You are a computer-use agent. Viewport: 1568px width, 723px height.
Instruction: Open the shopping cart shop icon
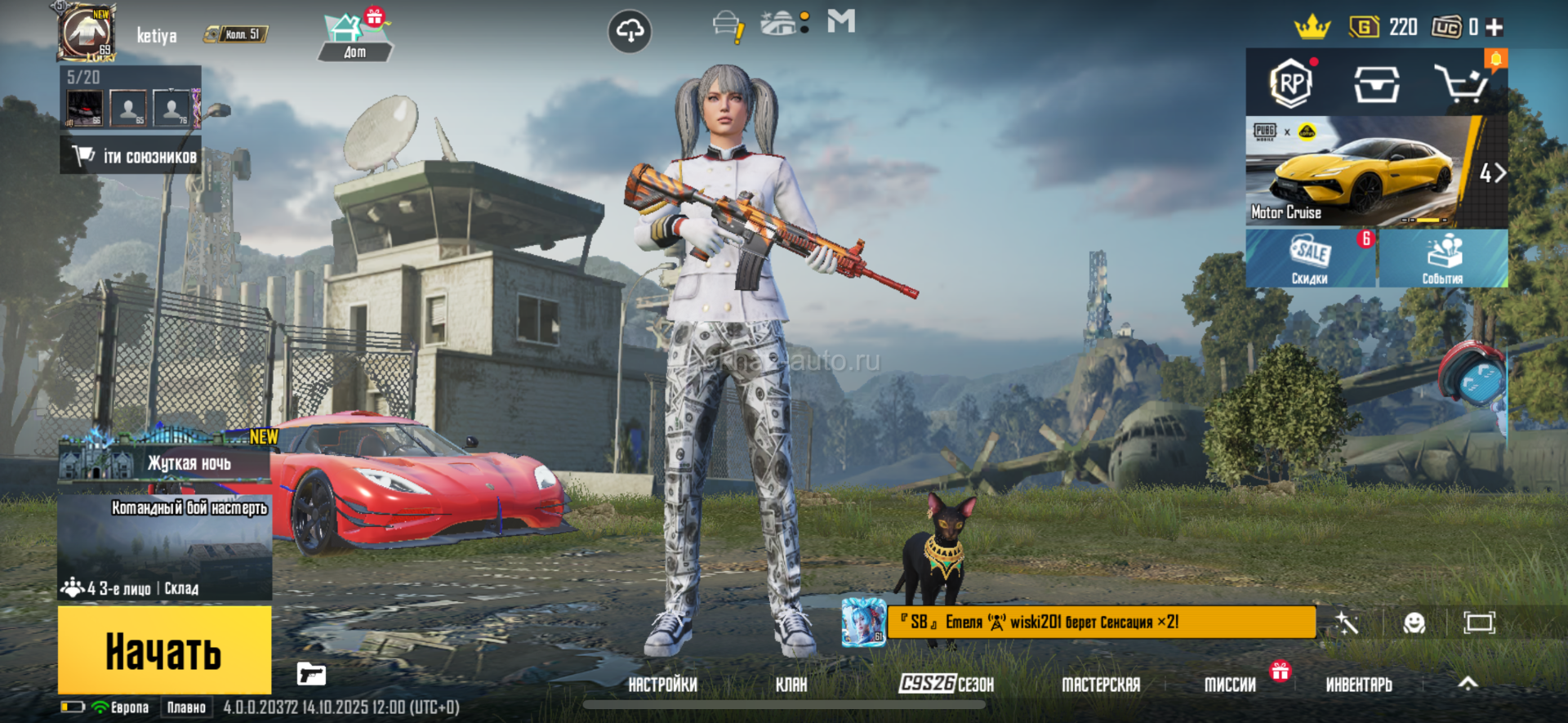tap(1461, 83)
